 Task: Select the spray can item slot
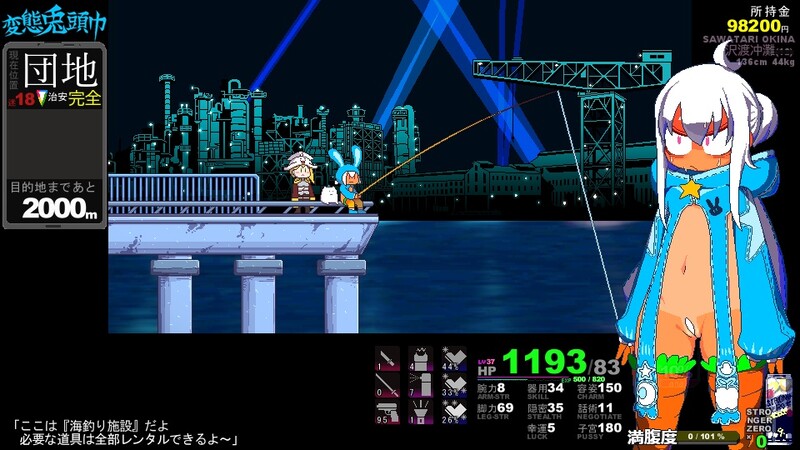click(421, 386)
